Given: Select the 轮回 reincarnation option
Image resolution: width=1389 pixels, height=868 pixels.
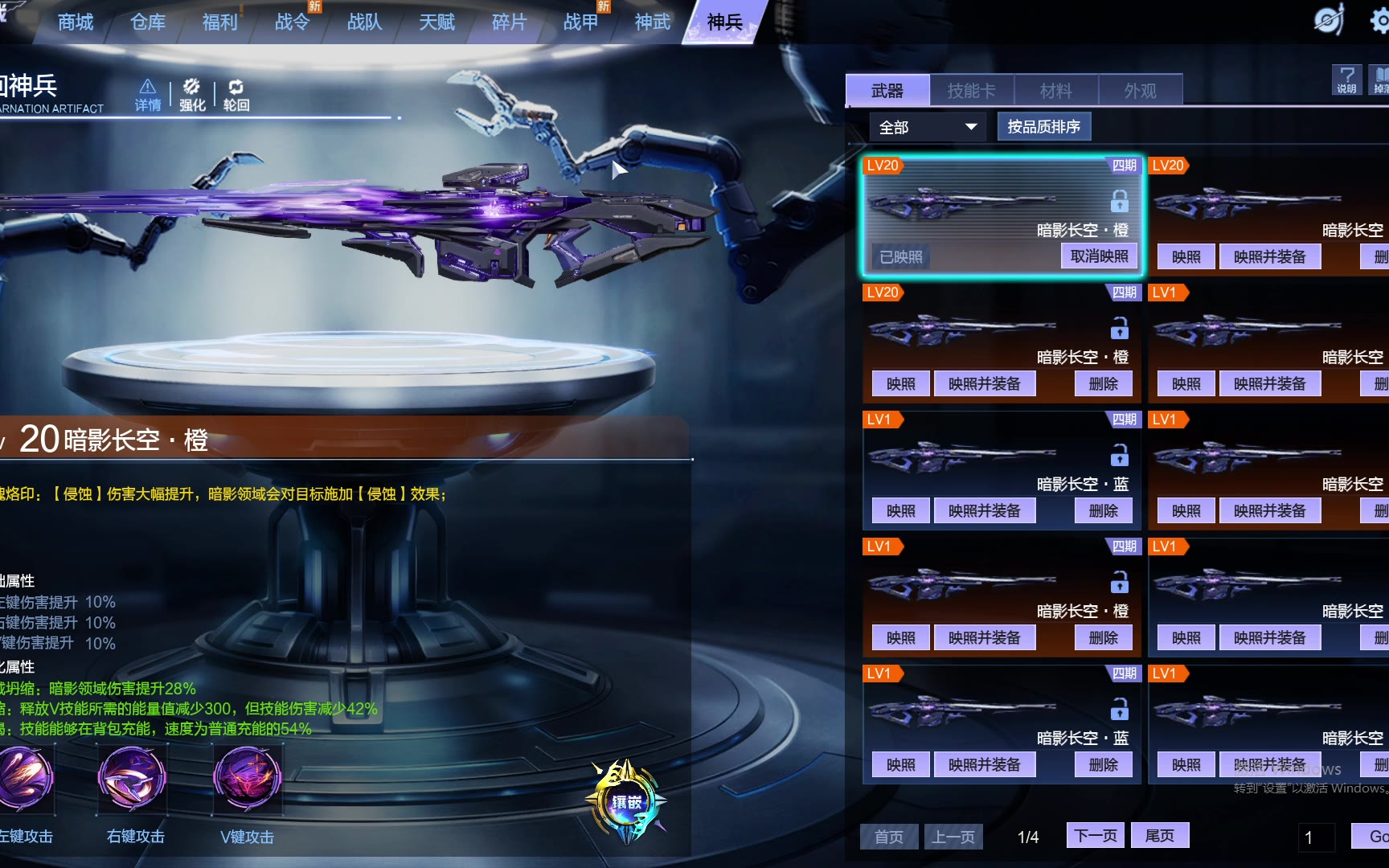Looking at the screenshot, I should [x=236, y=95].
